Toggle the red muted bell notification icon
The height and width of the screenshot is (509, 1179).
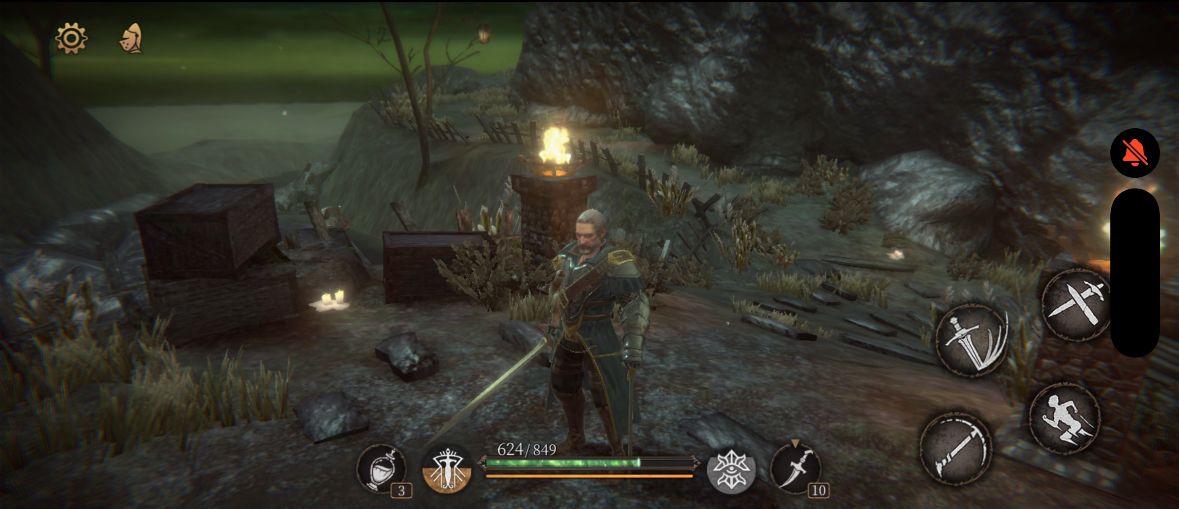pos(1135,154)
